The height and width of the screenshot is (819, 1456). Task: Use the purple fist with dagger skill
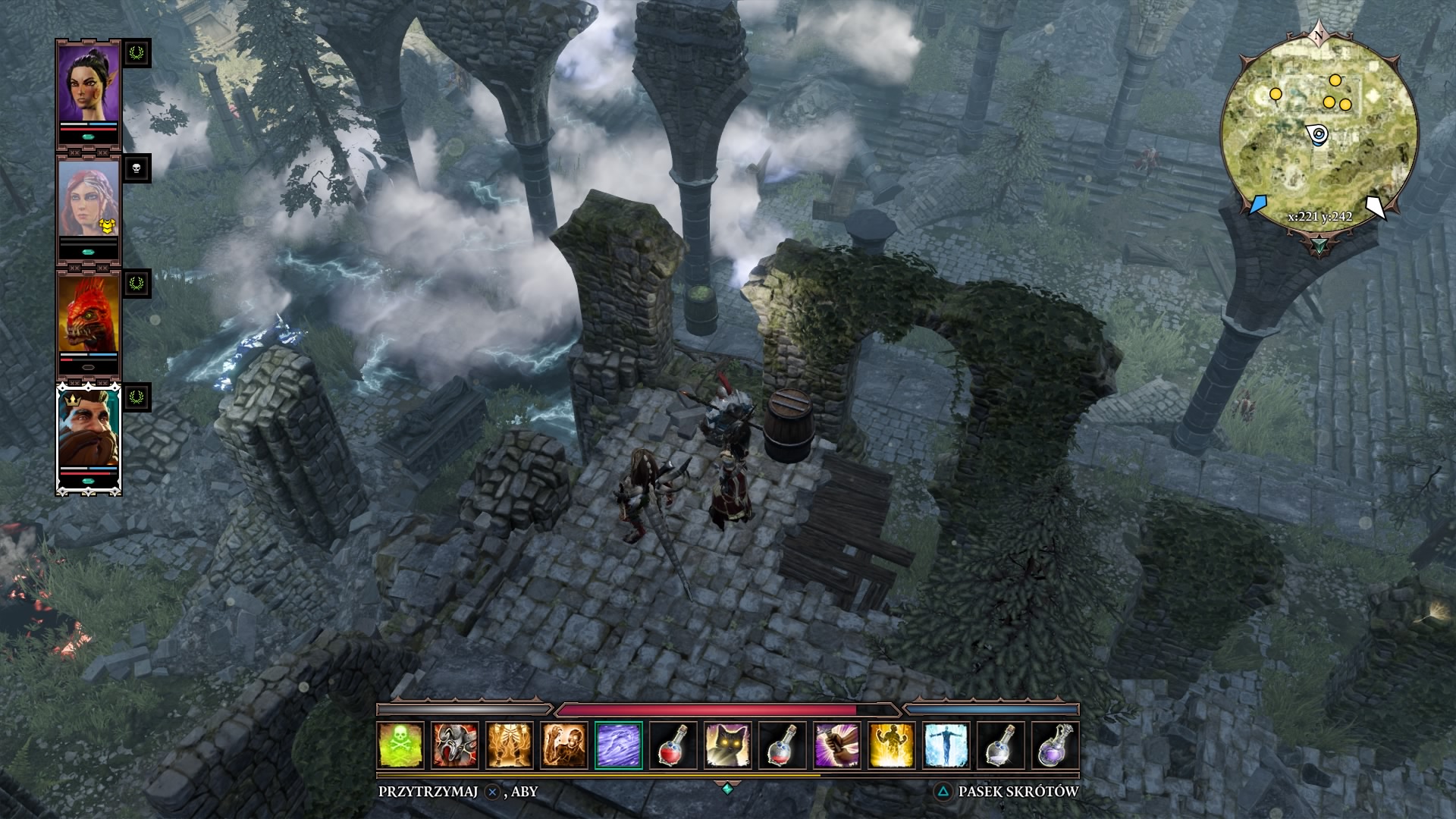click(x=837, y=745)
